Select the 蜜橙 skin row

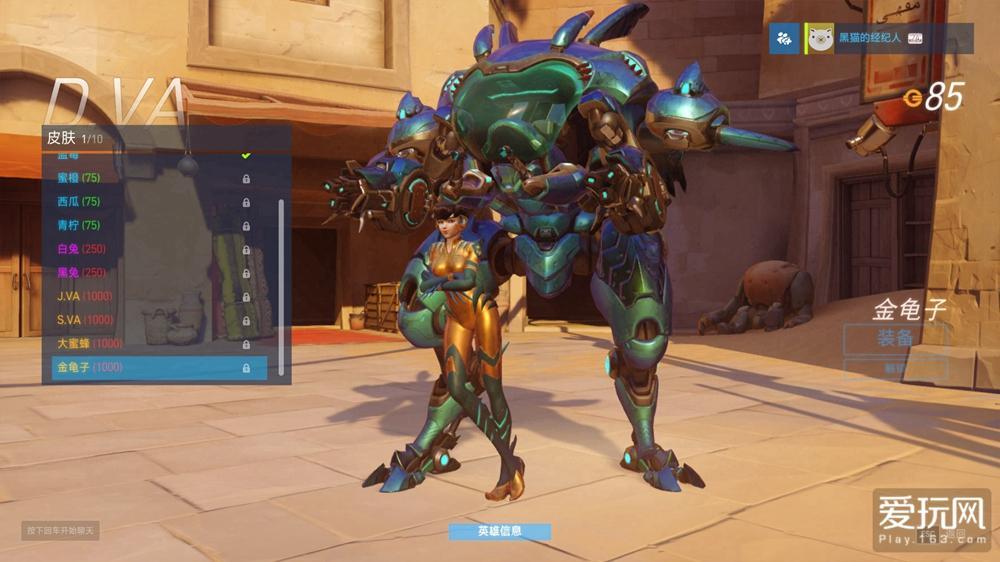click(x=150, y=178)
